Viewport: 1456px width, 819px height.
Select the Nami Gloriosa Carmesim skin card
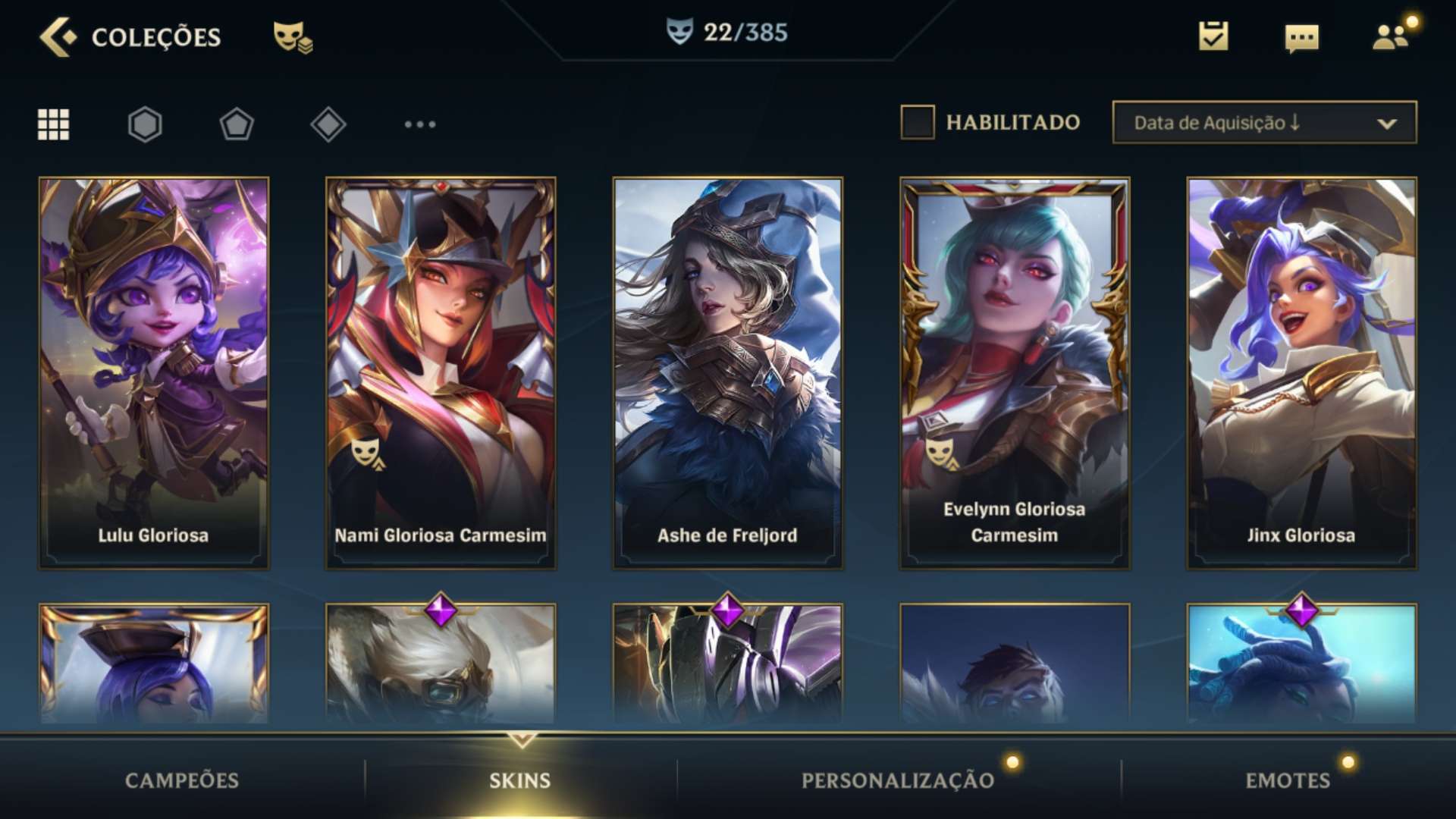click(x=441, y=373)
